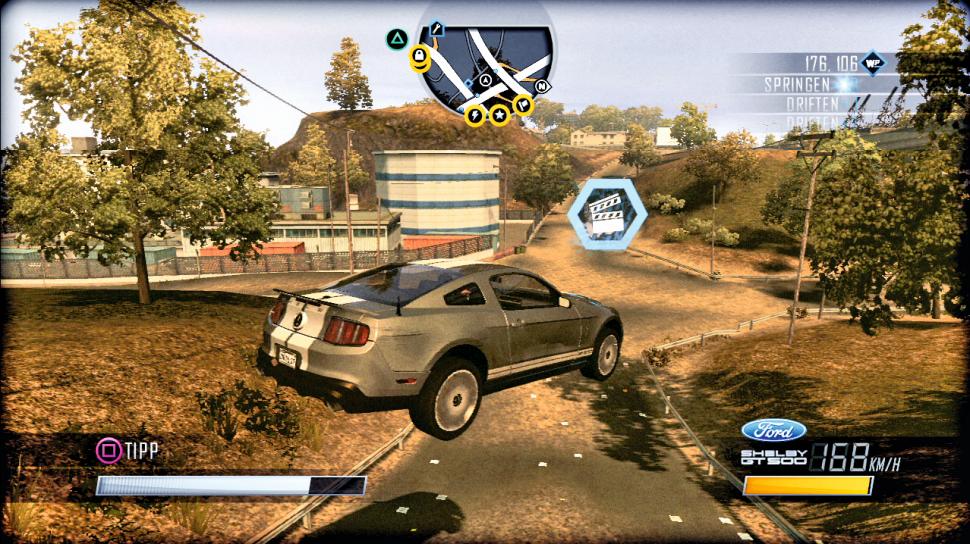
Task: Select the clapperboard mission marker
Action: tap(602, 212)
